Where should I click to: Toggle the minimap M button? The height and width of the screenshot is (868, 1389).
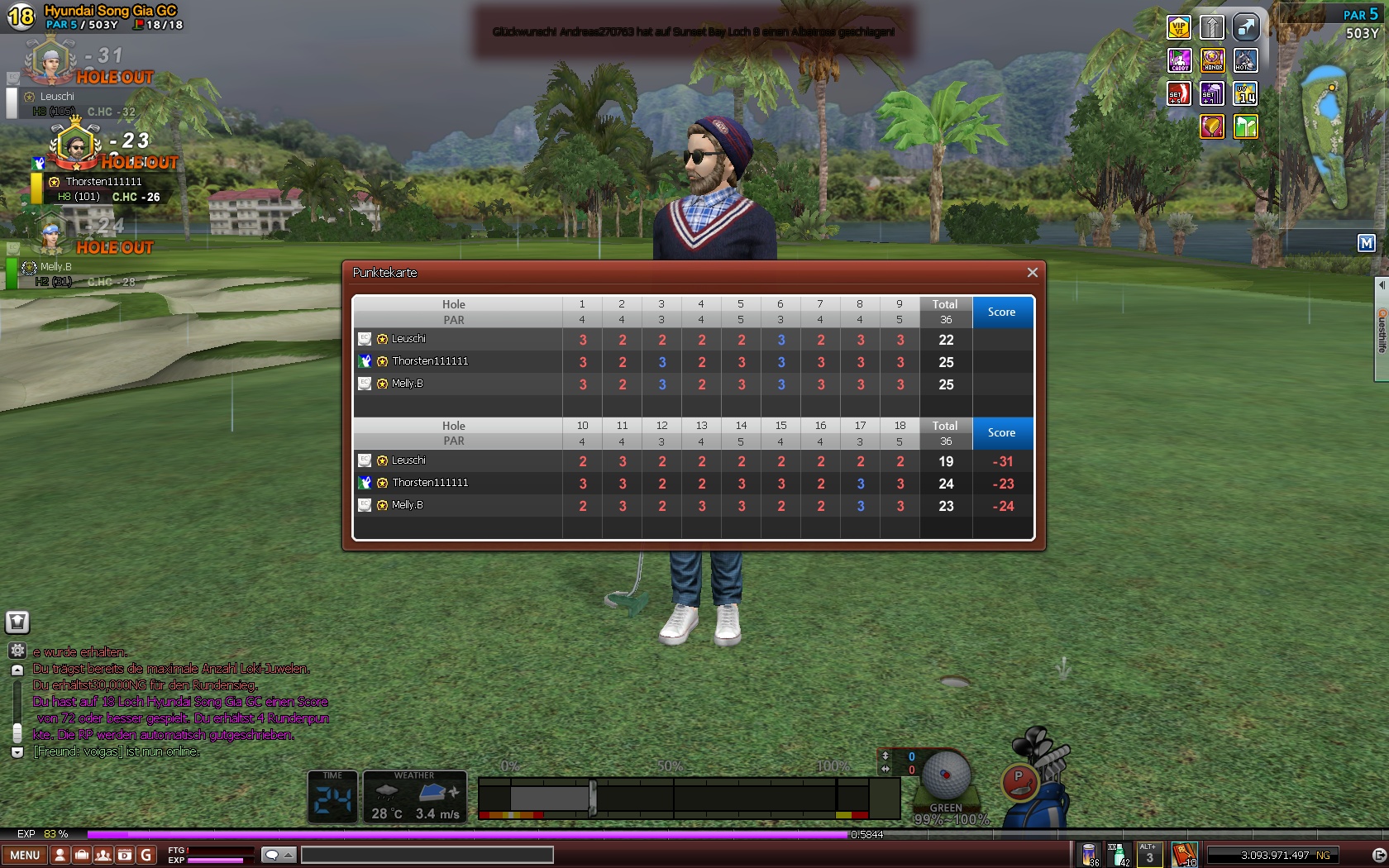[1366, 243]
